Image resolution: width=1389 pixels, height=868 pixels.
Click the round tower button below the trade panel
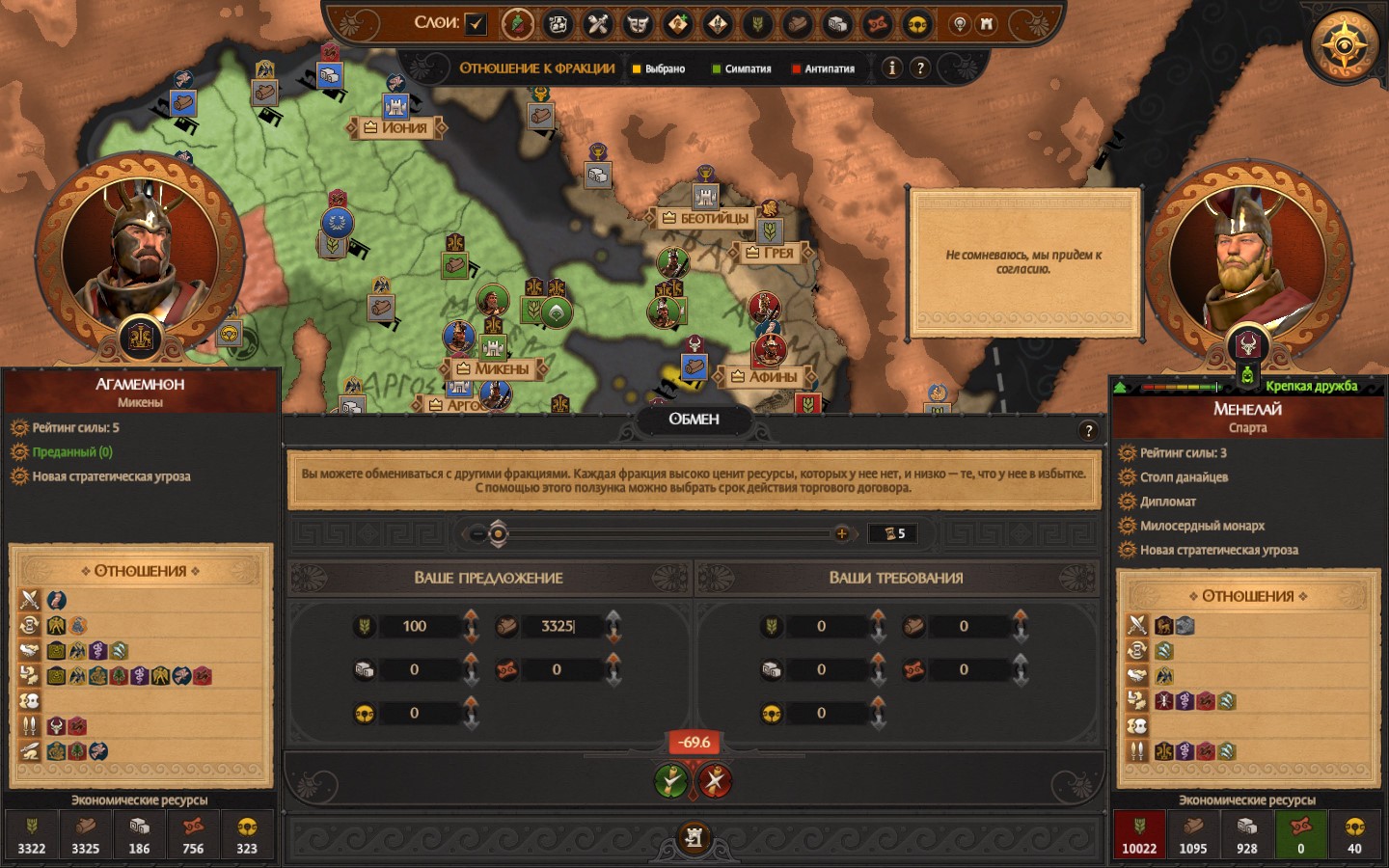tap(694, 837)
